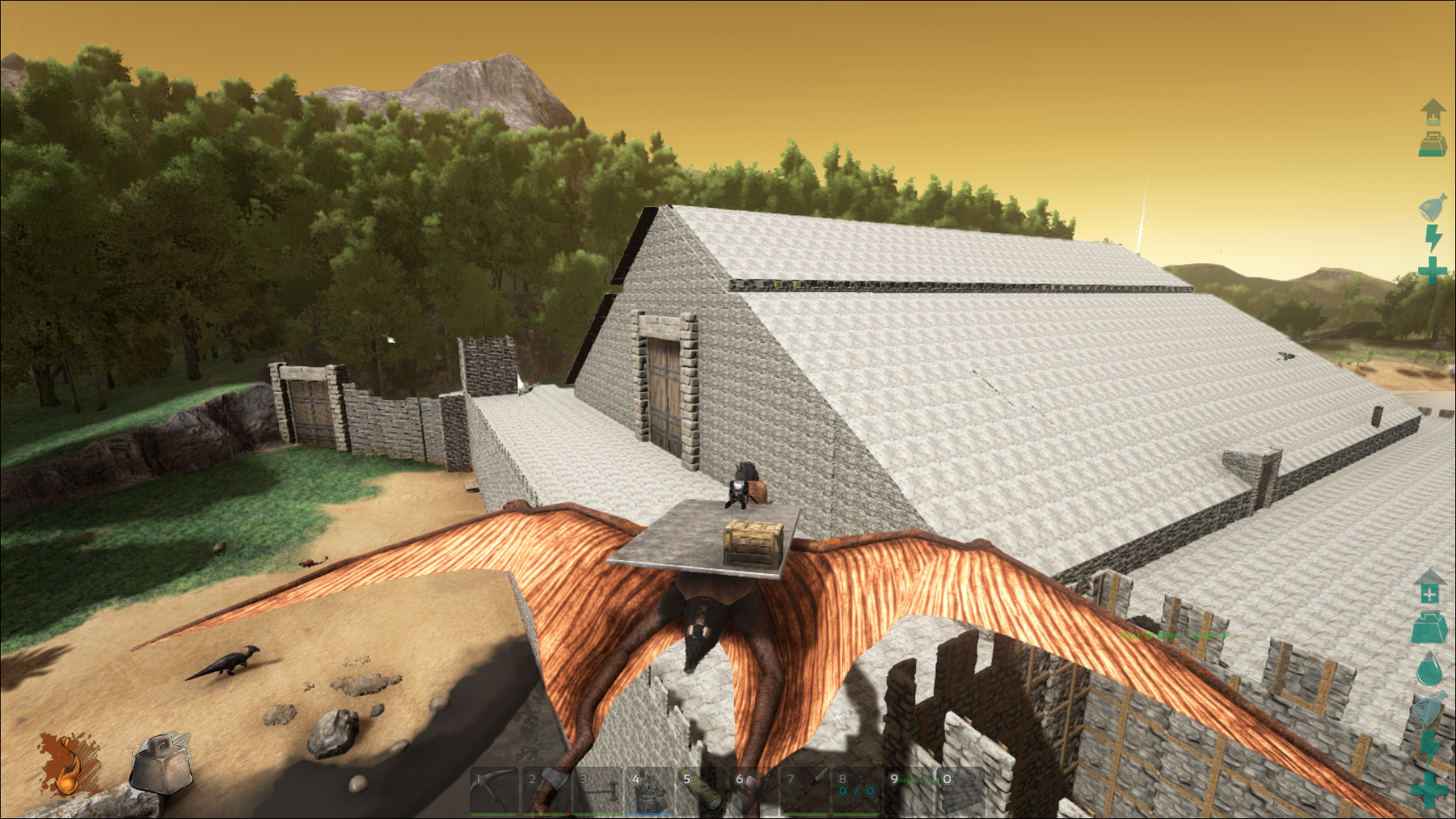Select the pickaxe in hotbar slot 1
The height and width of the screenshot is (819, 1456).
(x=494, y=791)
